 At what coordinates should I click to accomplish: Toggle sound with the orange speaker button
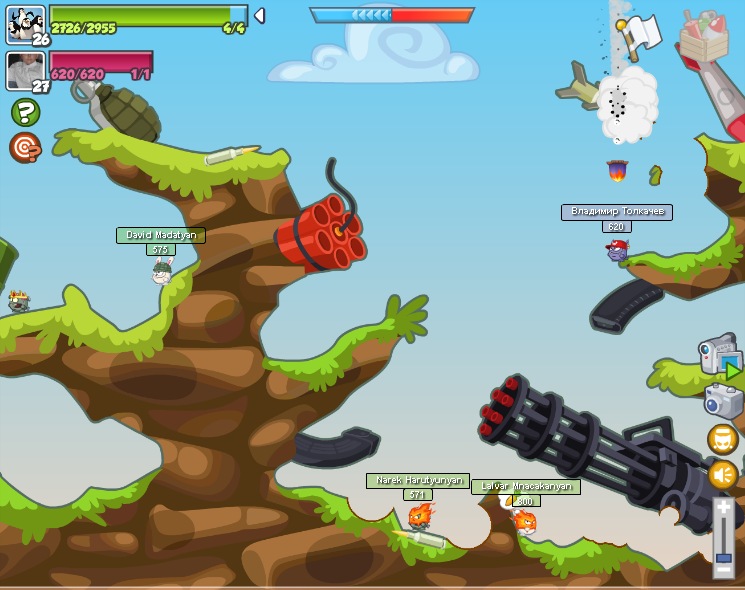click(722, 475)
